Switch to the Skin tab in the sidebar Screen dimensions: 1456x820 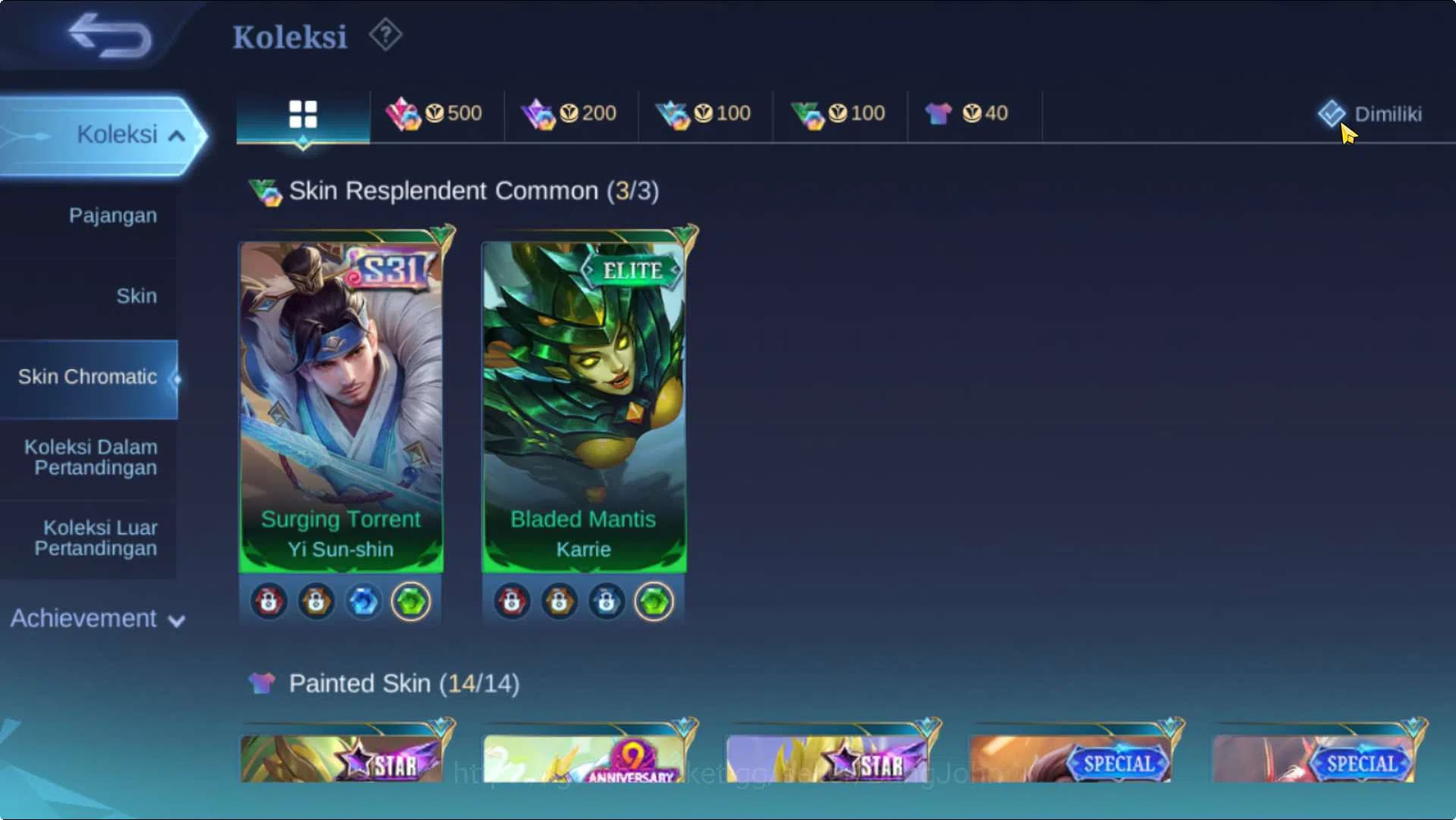coord(137,296)
